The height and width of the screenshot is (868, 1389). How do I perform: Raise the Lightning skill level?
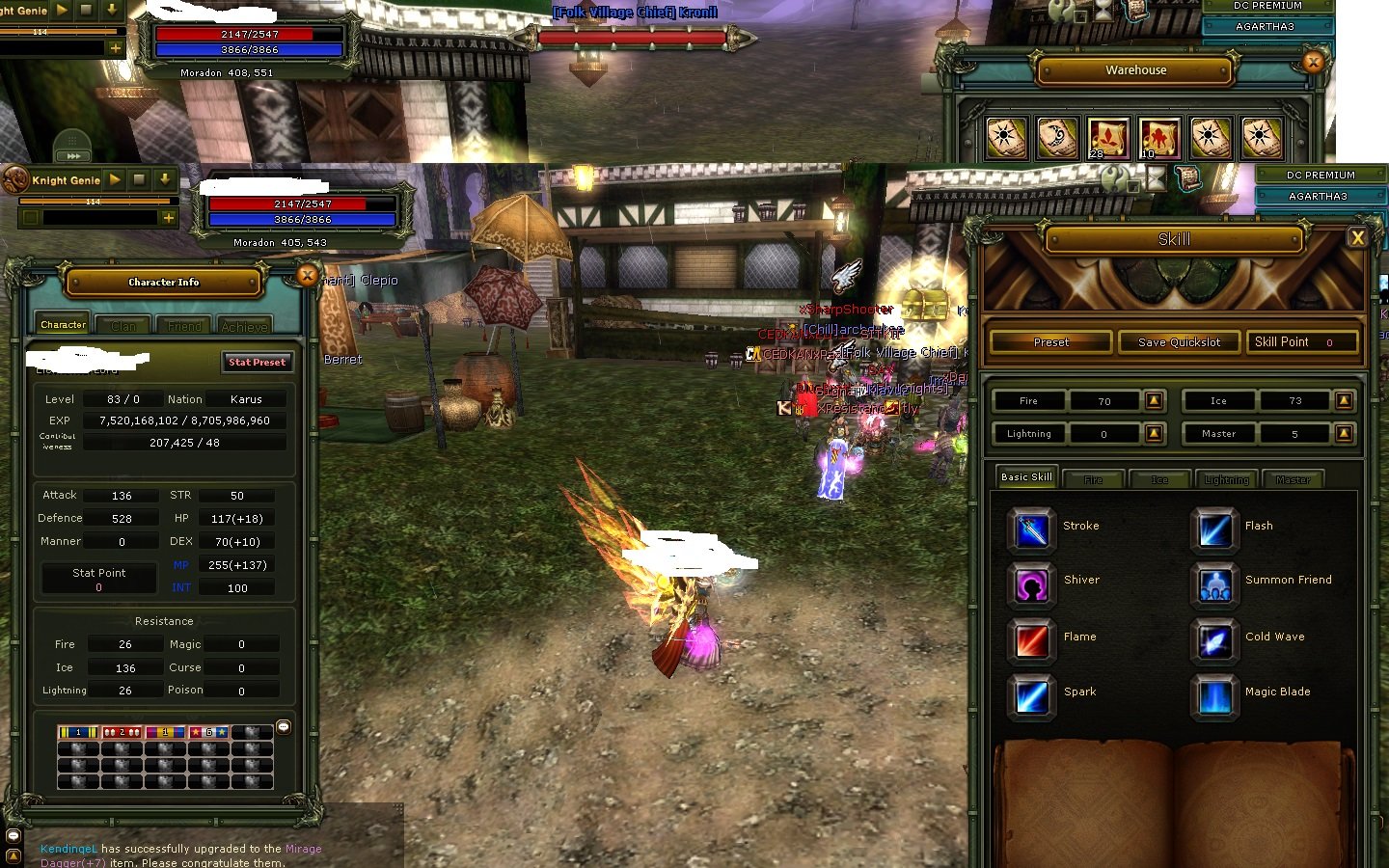pyautogui.click(x=1154, y=434)
